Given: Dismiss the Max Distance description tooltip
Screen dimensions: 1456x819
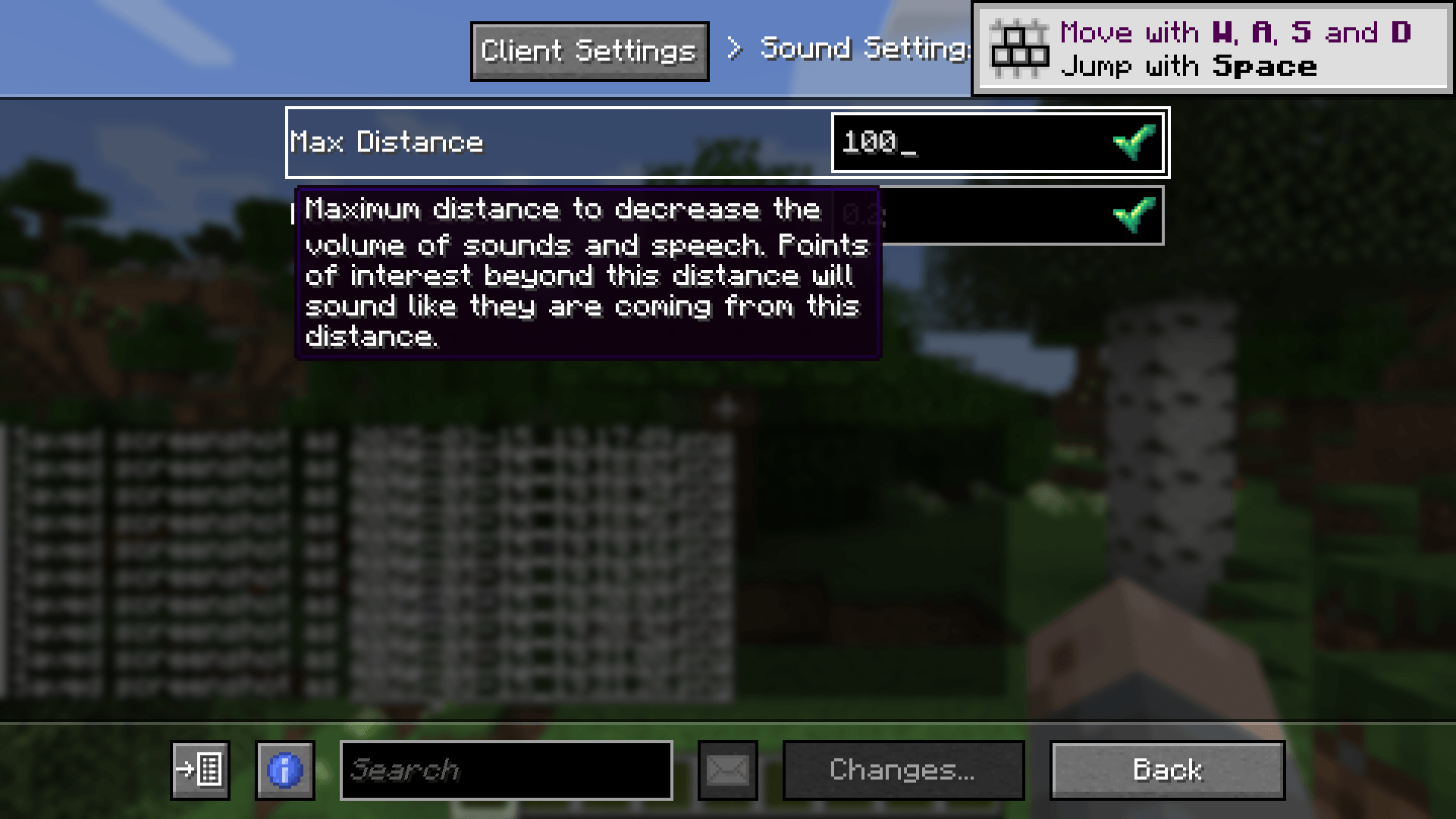Looking at the screenshot, I should click(x=588, y=273).
